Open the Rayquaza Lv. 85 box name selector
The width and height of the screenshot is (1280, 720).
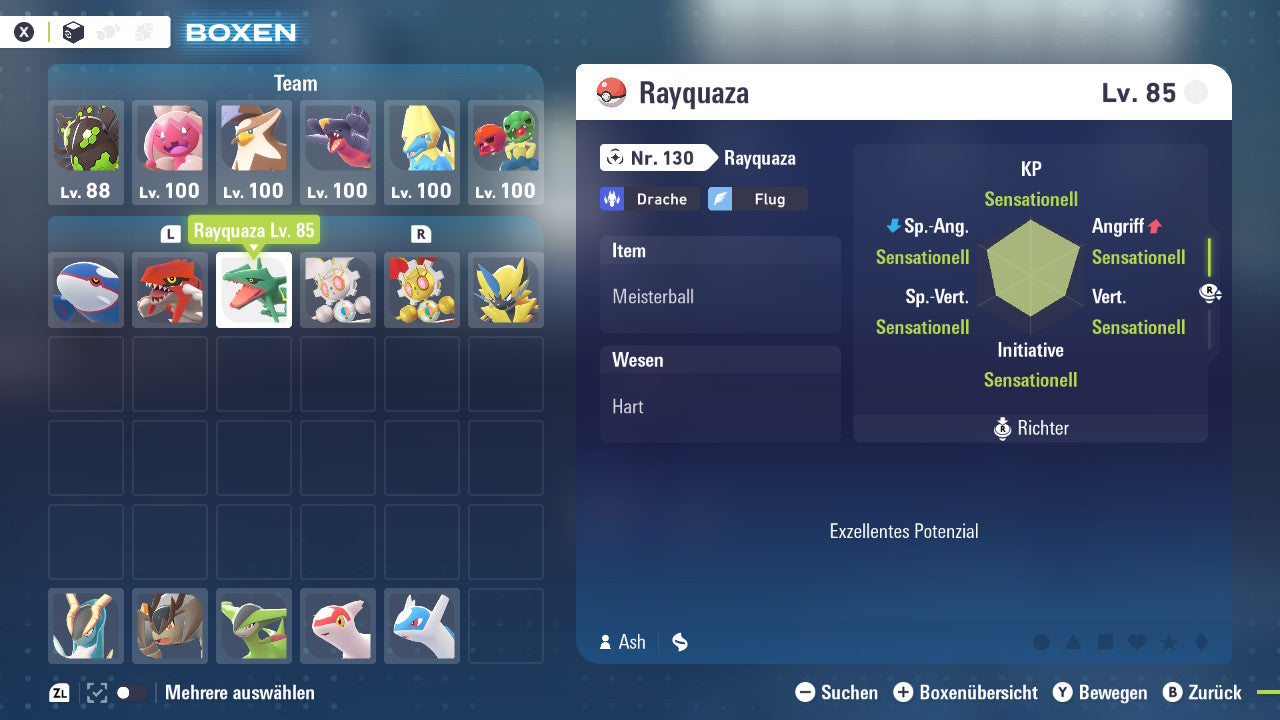click(254, 230)
